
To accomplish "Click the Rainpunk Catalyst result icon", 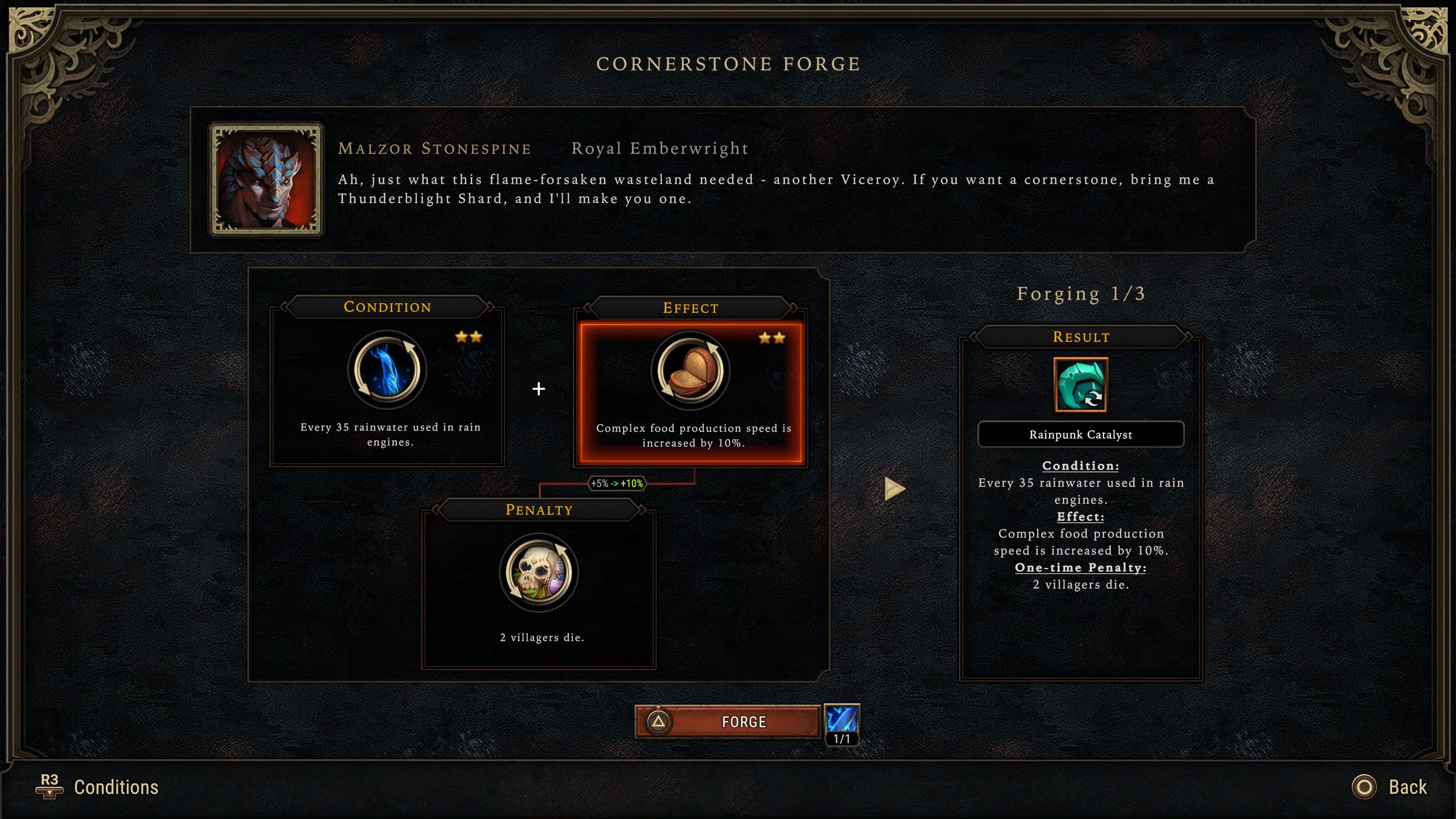I will pos(1080,385).
